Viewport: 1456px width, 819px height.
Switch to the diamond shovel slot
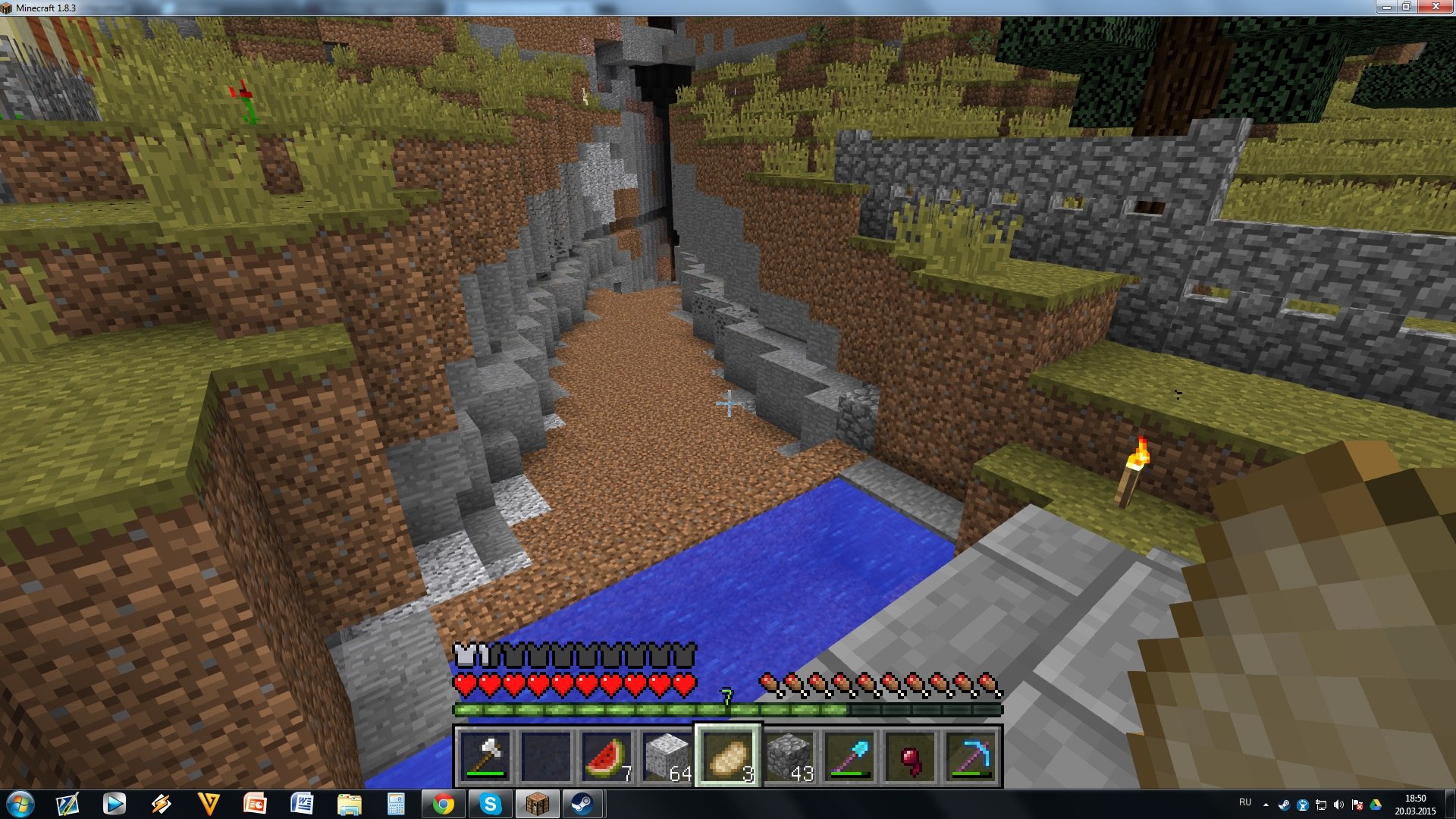tap(849, 756)
